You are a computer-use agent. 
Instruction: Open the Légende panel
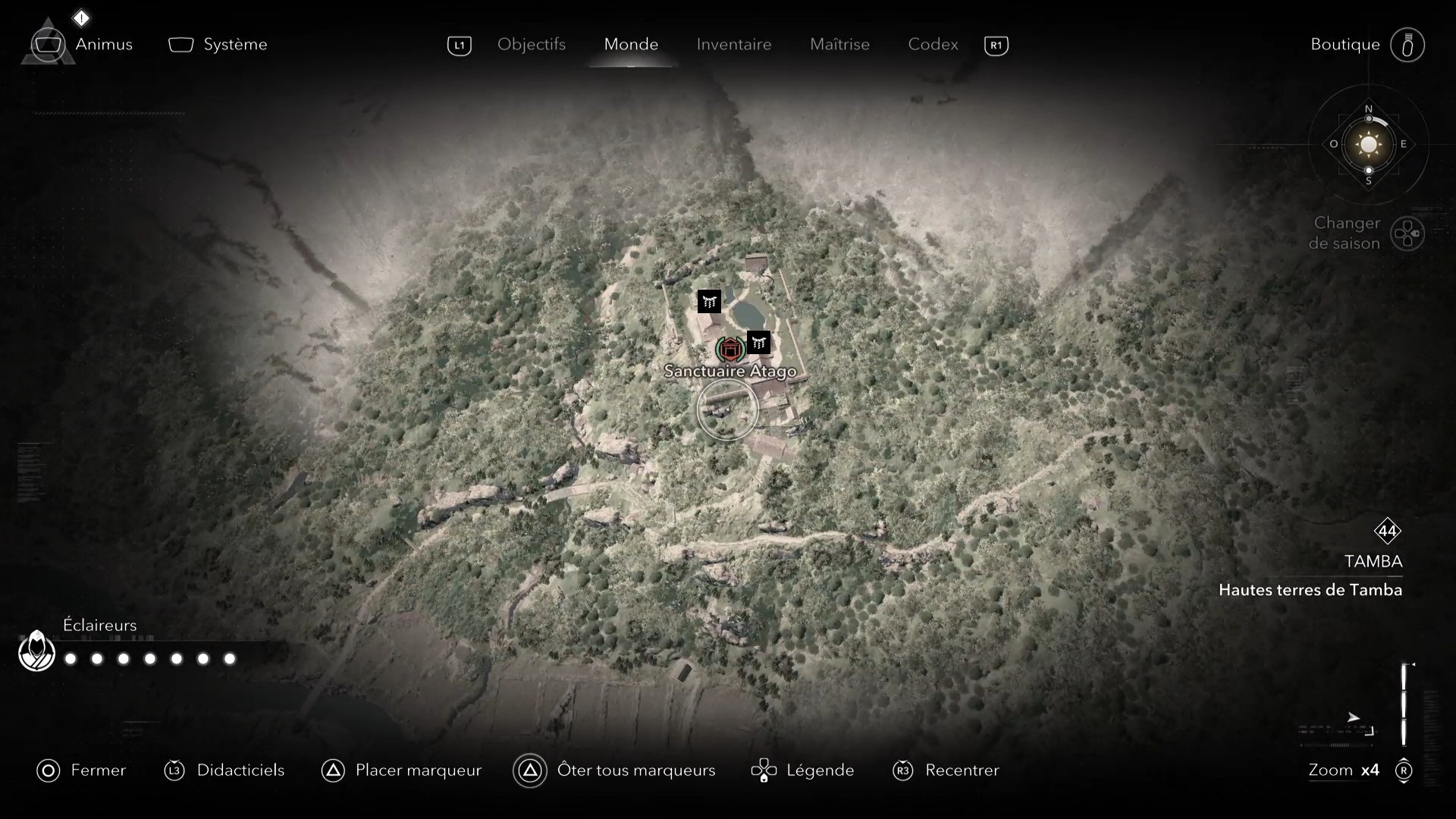pos(820,770)
